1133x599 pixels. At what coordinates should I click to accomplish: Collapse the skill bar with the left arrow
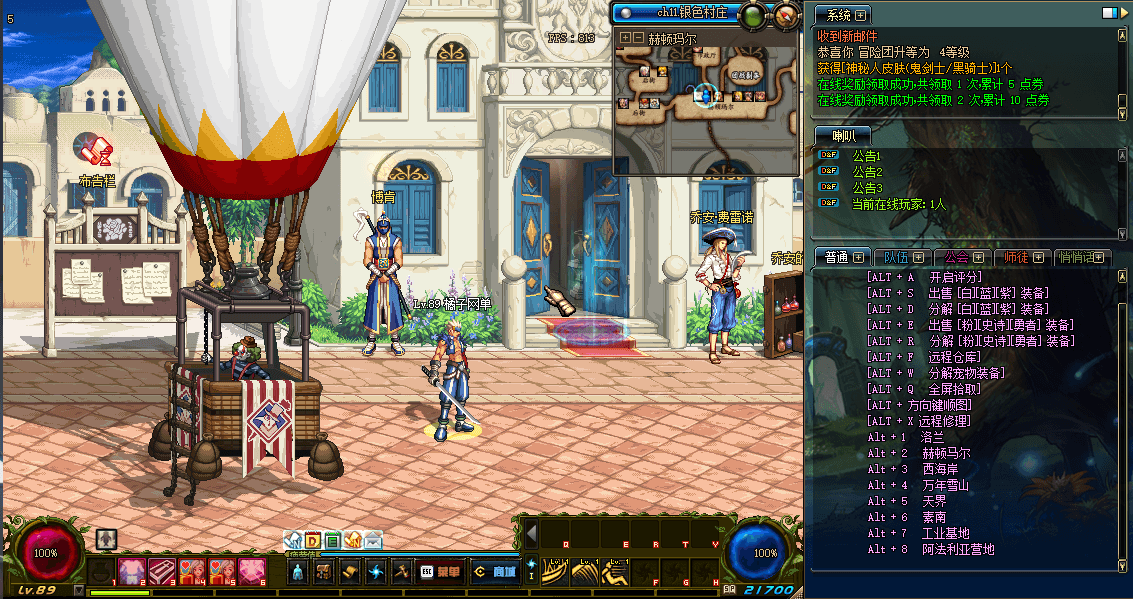pos(531,533)
